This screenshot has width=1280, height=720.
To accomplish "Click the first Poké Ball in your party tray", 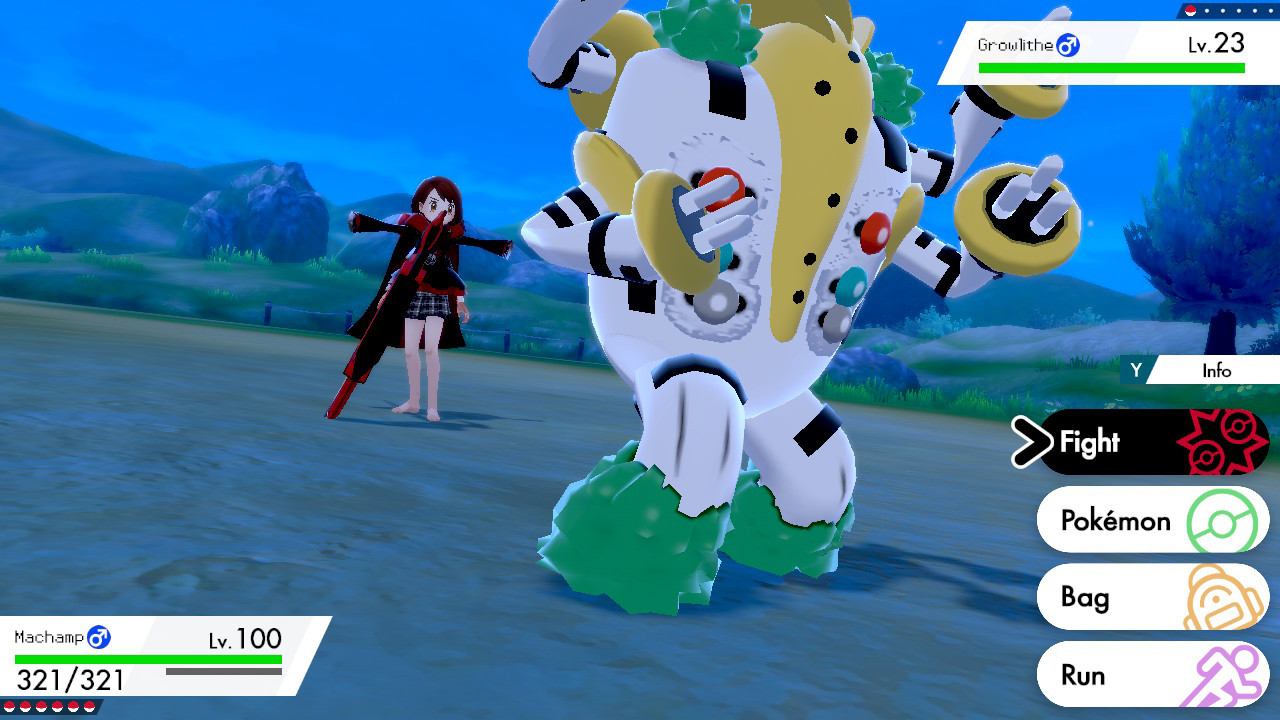I will [x=9, y=706].
